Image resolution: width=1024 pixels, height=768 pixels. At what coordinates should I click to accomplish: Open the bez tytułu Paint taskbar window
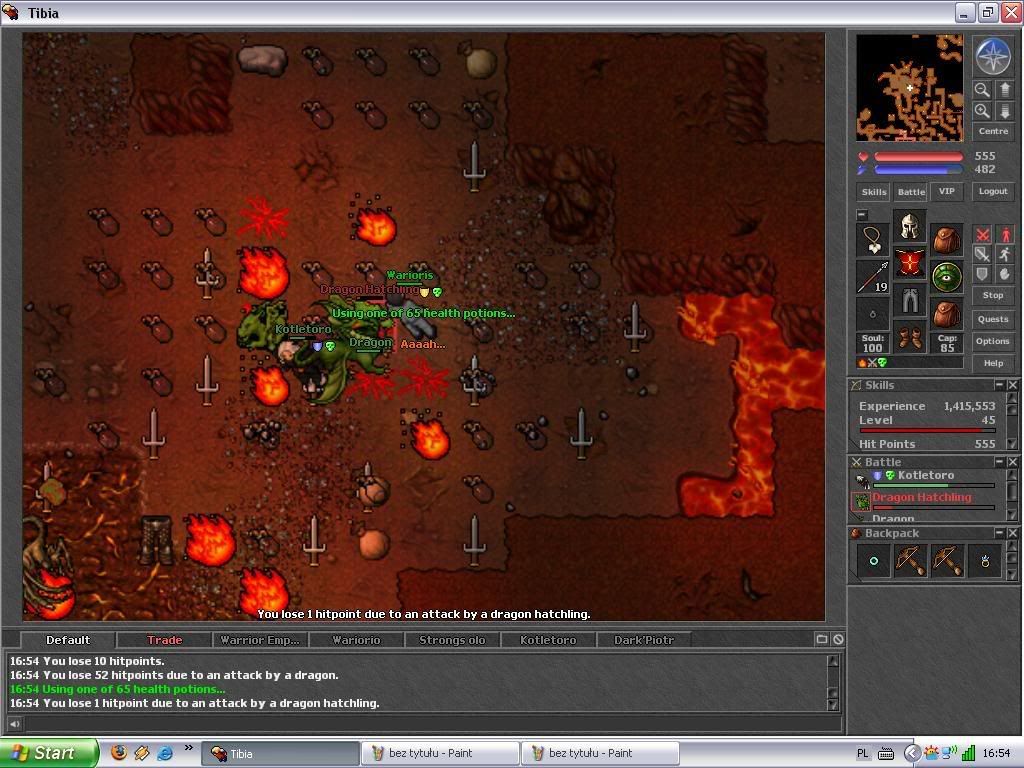(440, 753)
